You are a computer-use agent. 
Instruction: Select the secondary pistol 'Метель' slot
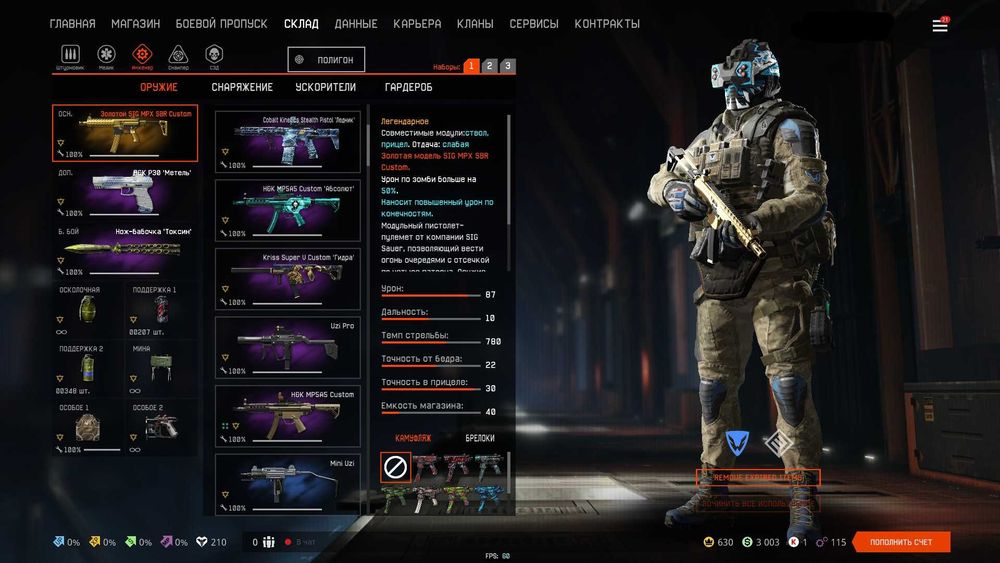click(x=125, y=192)
